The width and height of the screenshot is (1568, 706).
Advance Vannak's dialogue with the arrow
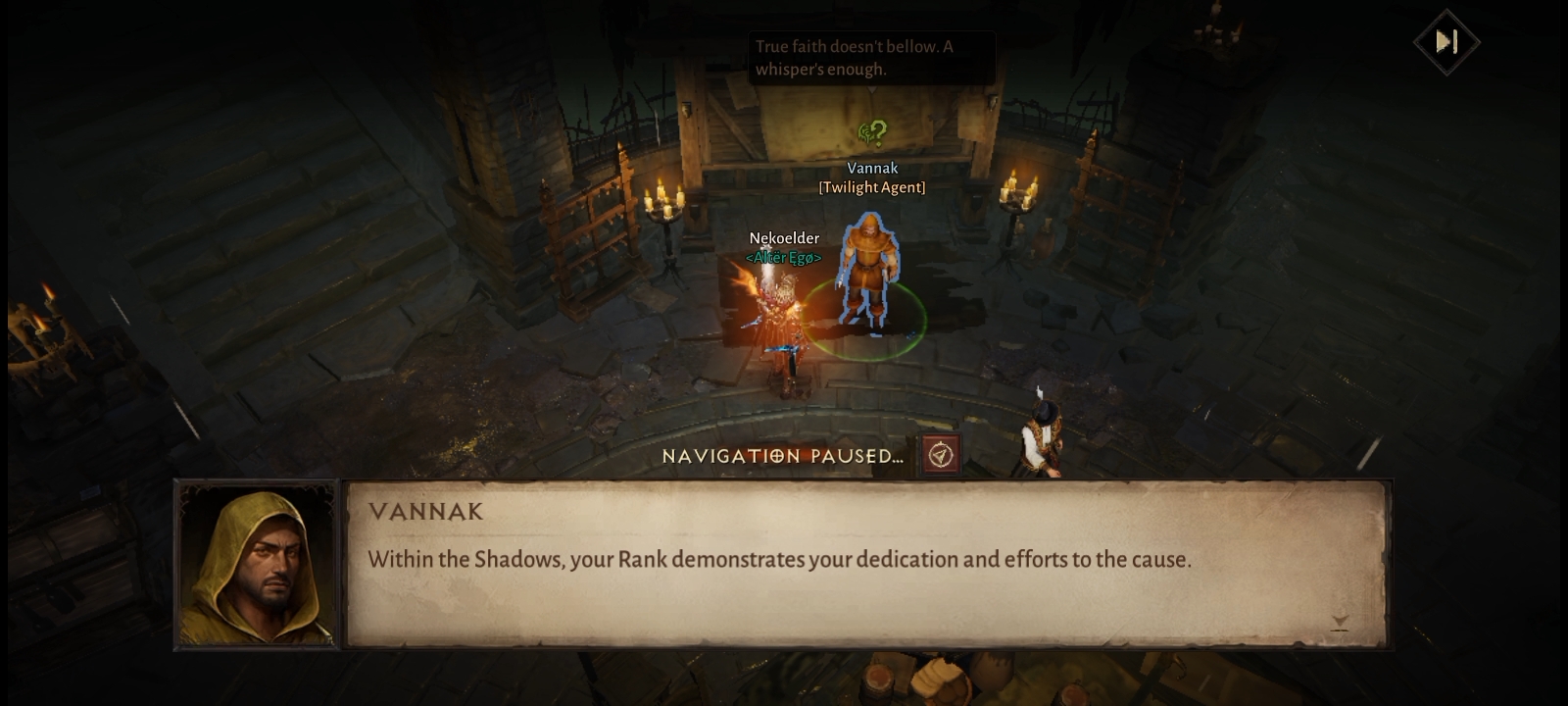coord(1340,622)
